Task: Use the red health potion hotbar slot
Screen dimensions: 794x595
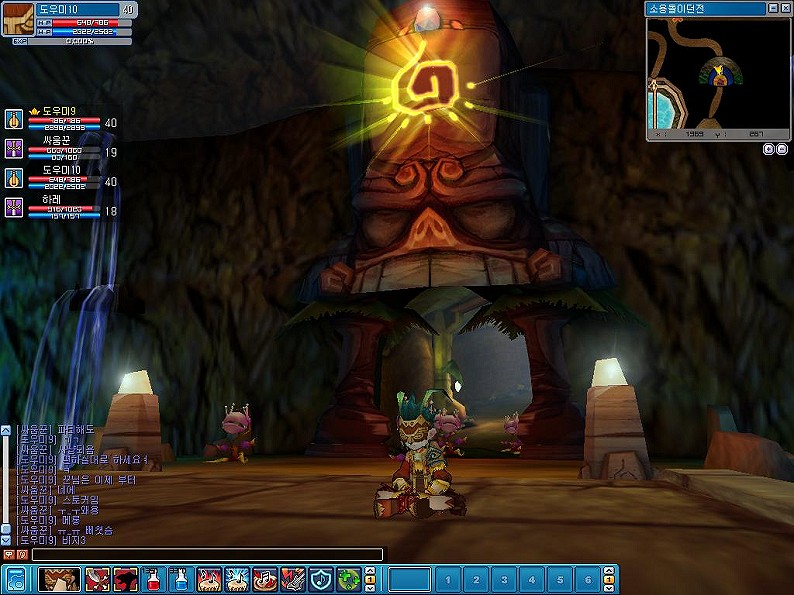Action: coord(153,579)
